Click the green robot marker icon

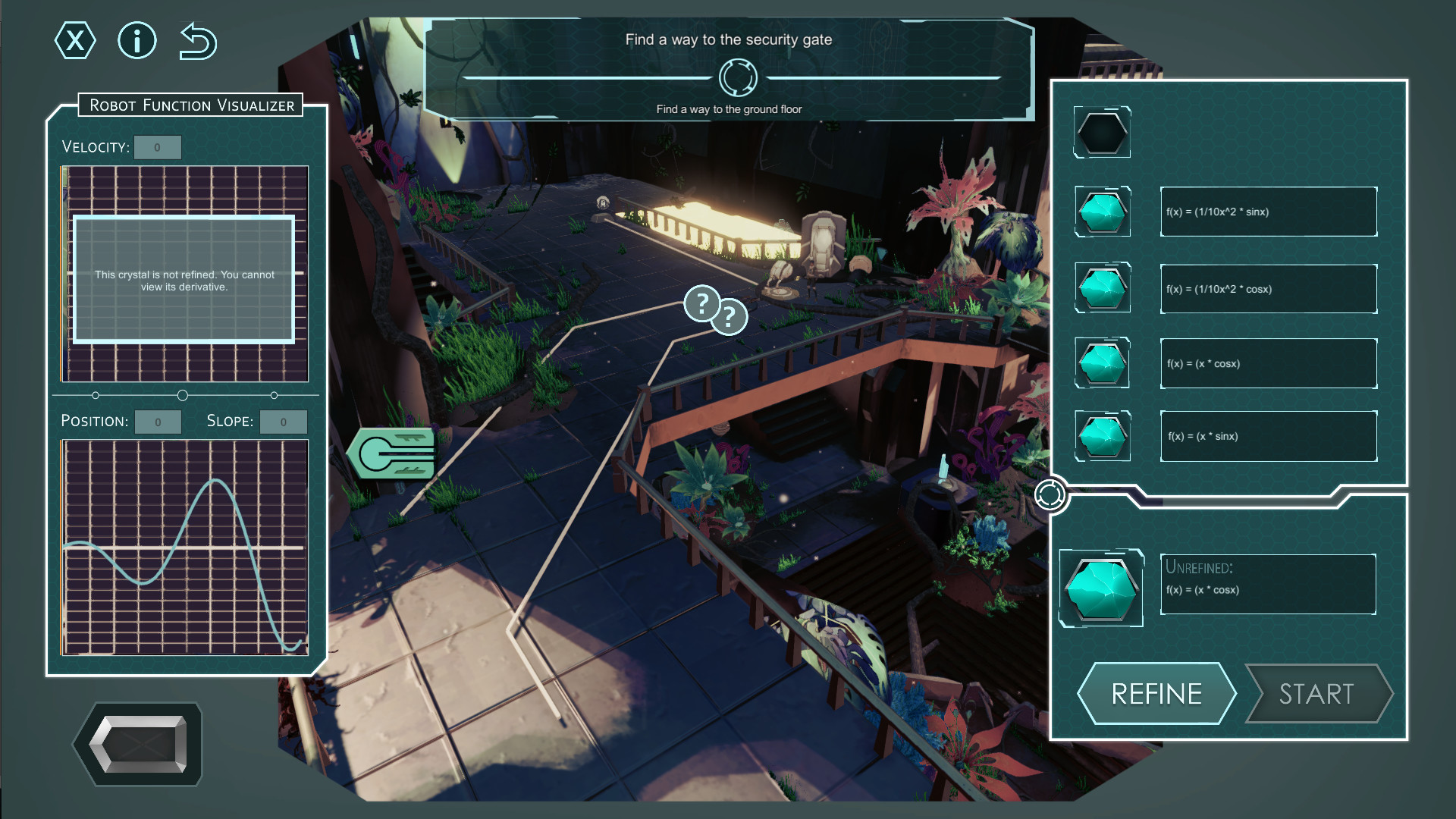click(393, 453)
